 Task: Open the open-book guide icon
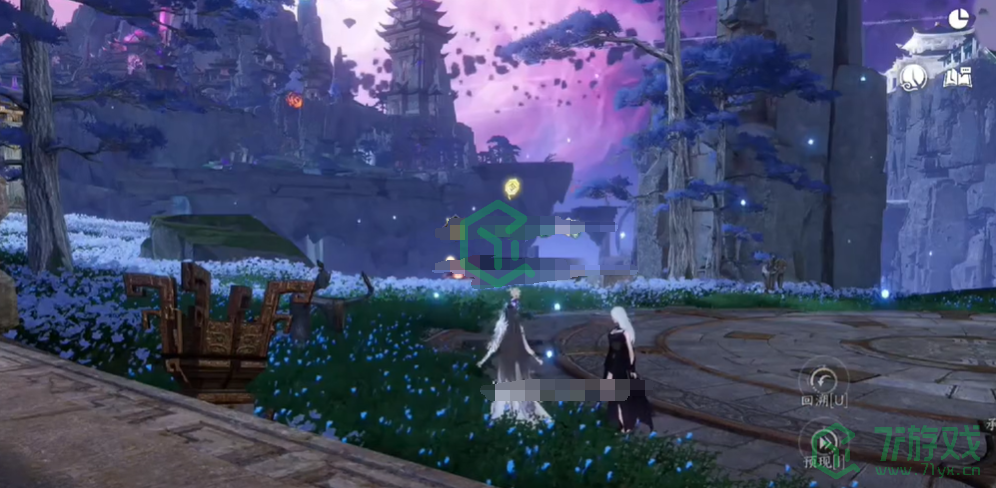[x=957, y=76]
